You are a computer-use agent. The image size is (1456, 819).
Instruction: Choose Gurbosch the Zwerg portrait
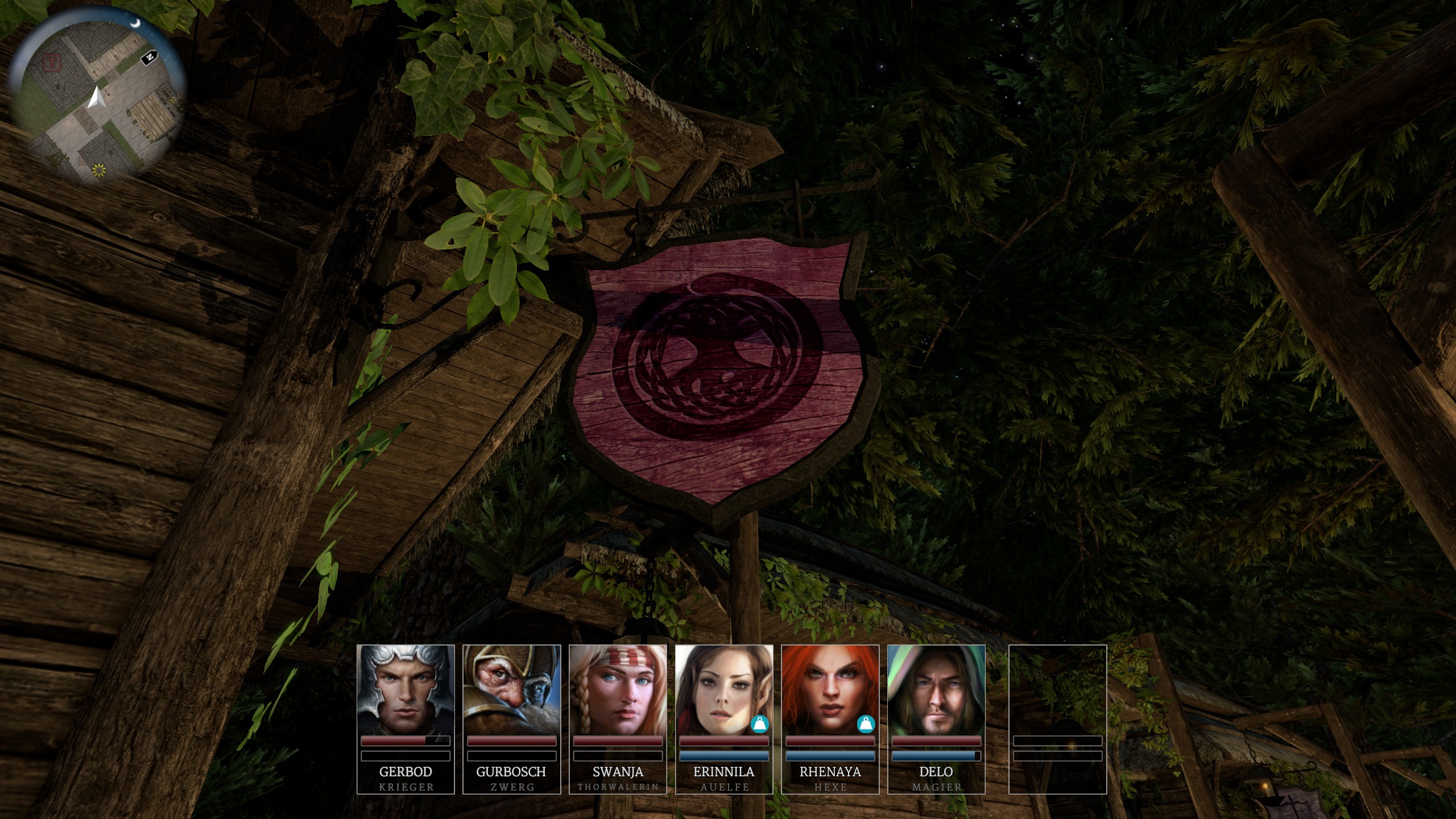click(x=512, y=689)
